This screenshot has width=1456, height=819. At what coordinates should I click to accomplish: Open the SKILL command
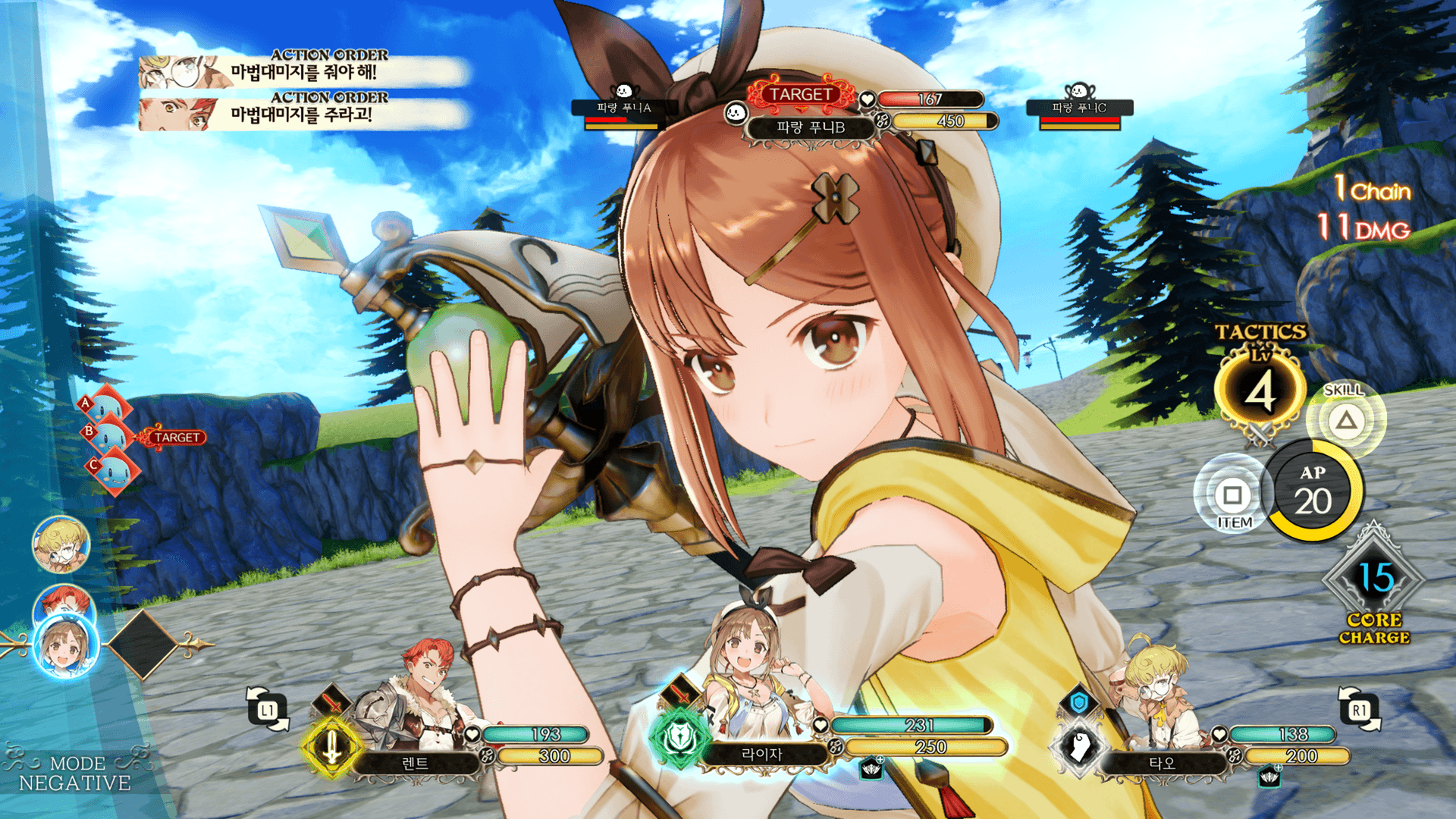click(x=1345, y=419)
